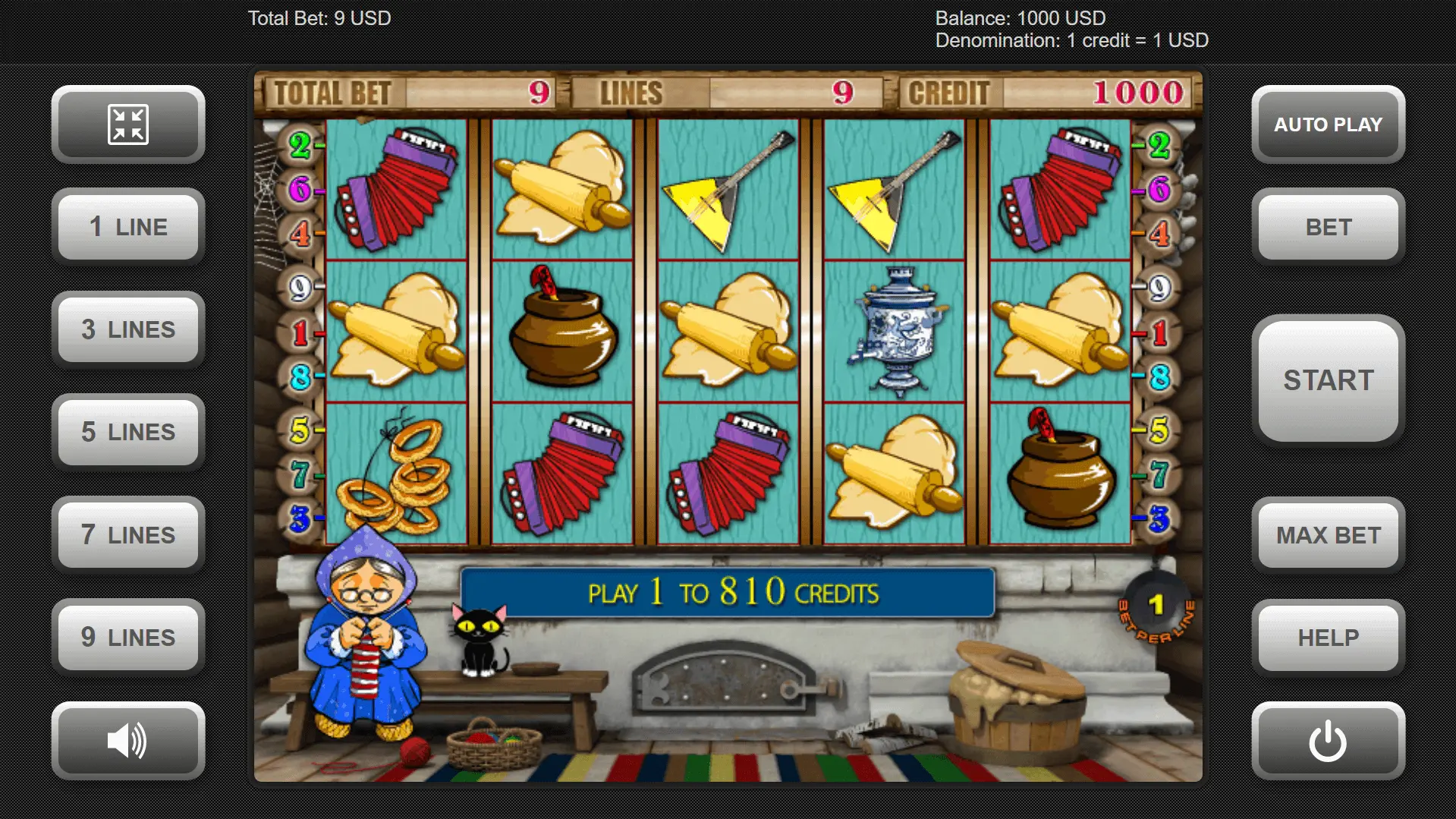Select 3 LINES
The width and height of the screenshot is (1456, 819).
tap(128, 329)
